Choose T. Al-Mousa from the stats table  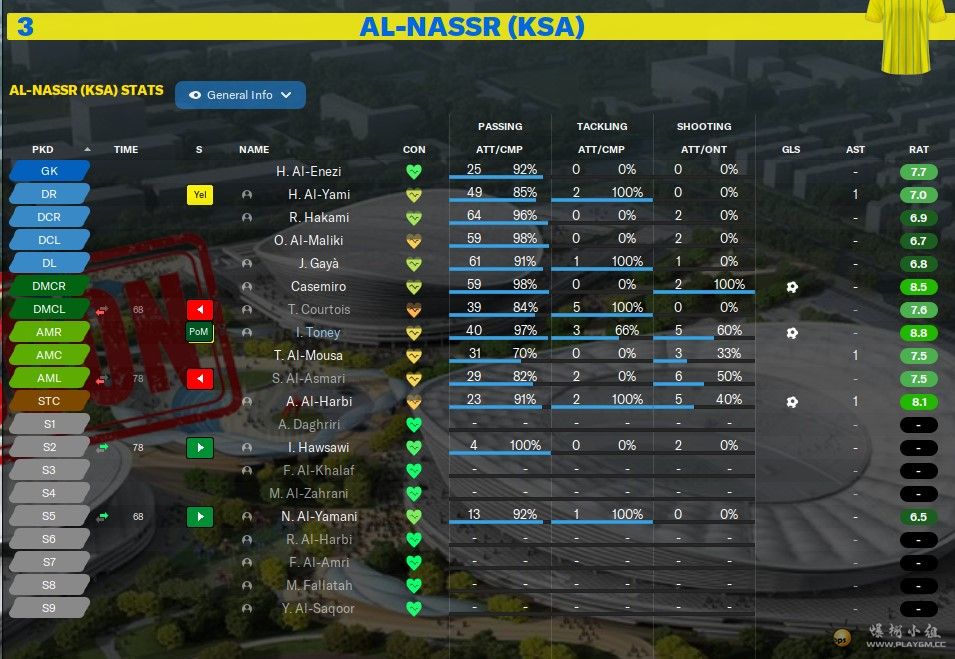tap(308, 356)
